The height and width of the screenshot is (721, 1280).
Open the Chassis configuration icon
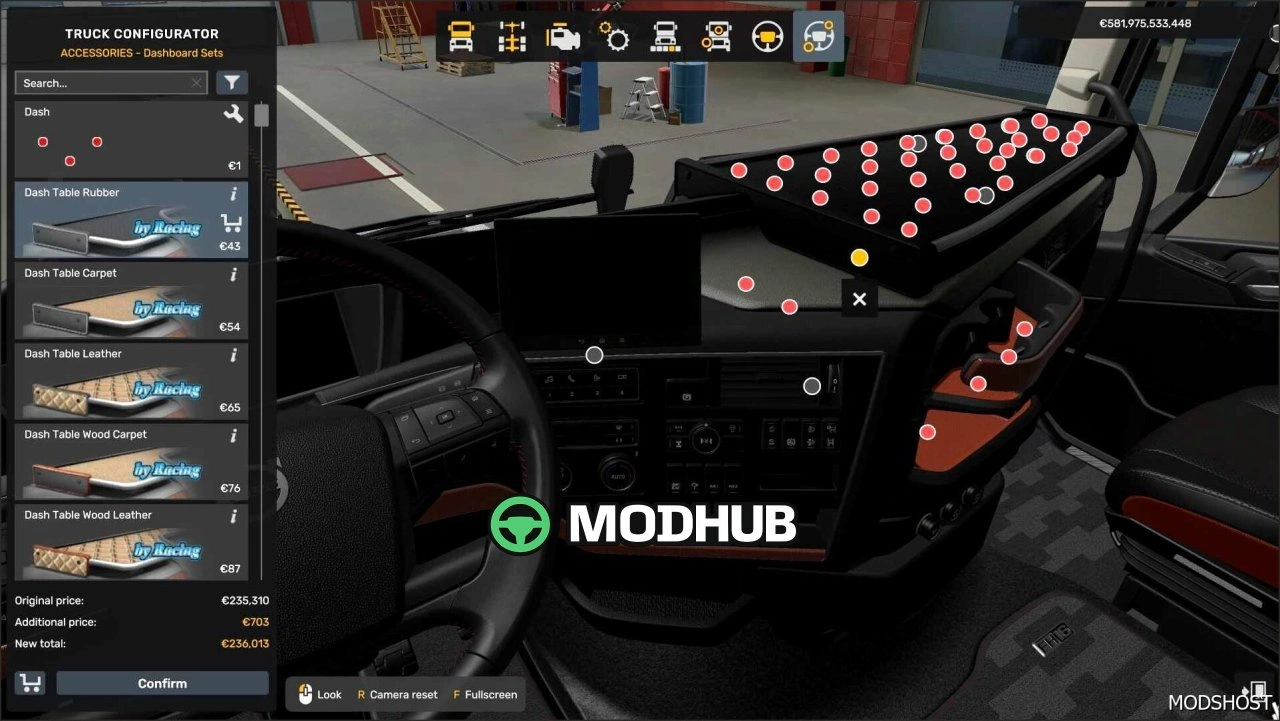click(512, 37)
